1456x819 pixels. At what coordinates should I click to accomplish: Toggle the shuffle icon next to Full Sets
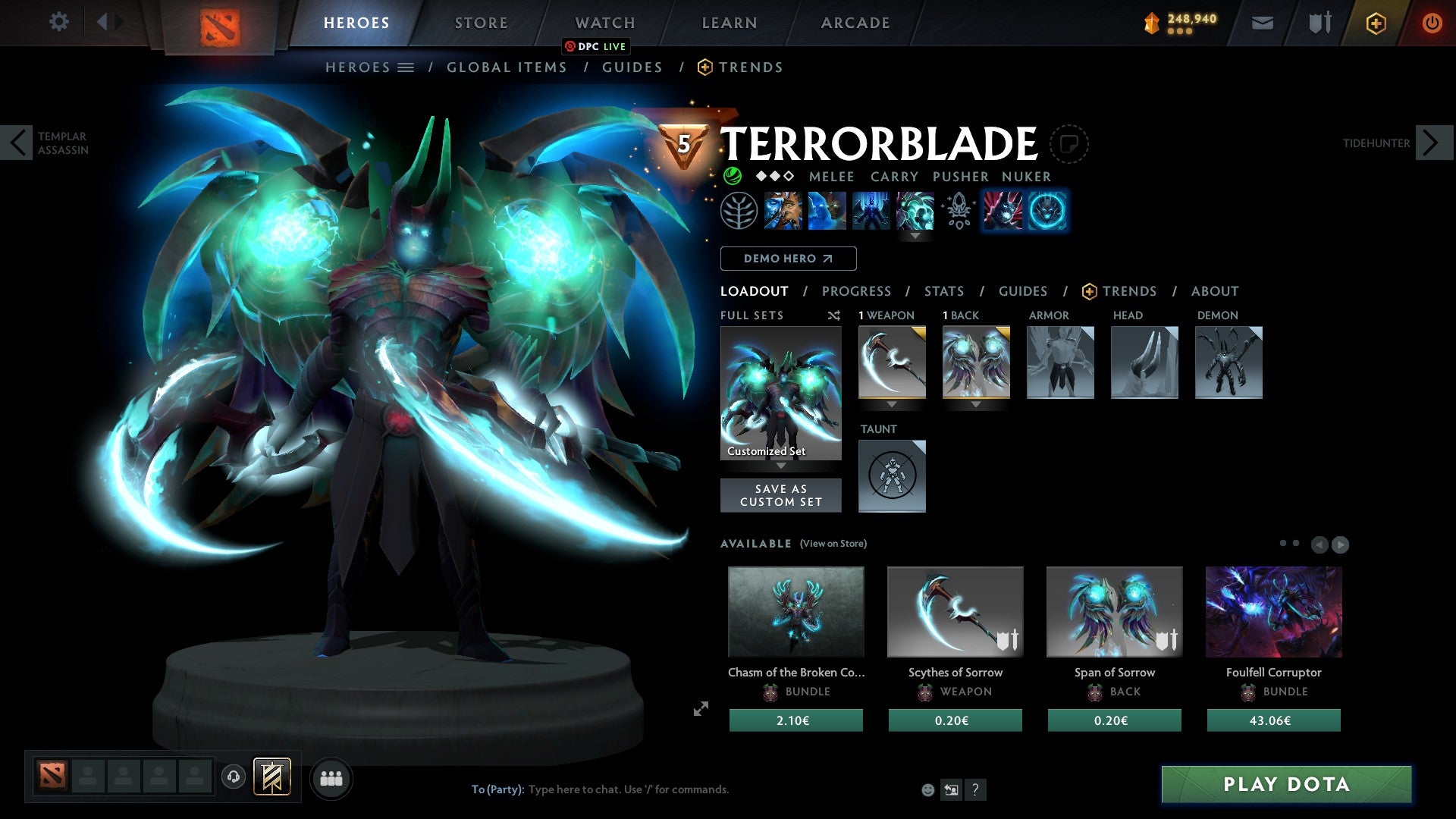pyautogui.click(x=834, y=315)
